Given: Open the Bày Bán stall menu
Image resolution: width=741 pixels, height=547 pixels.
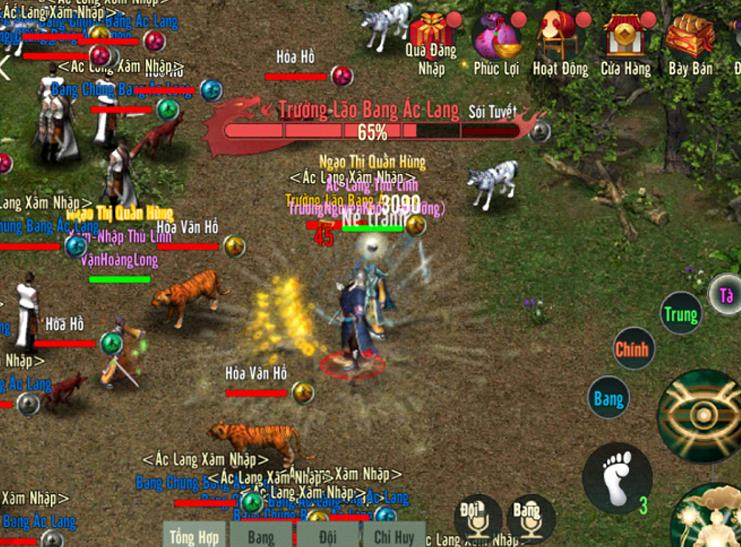Looking at the screenshot, I should (690, 38).
